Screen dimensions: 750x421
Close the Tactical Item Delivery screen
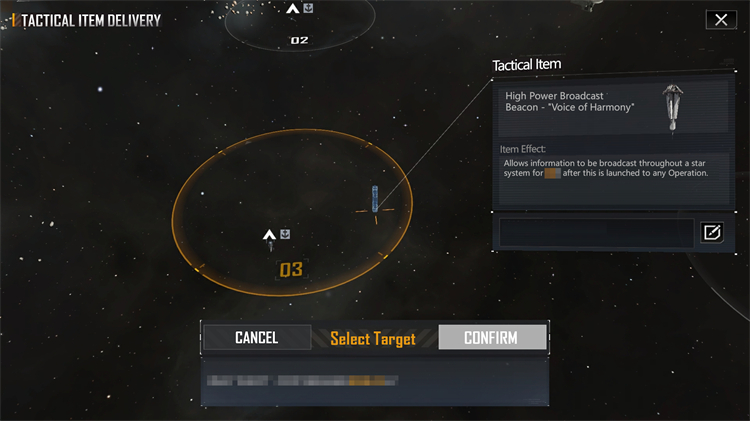pos(720,20)
